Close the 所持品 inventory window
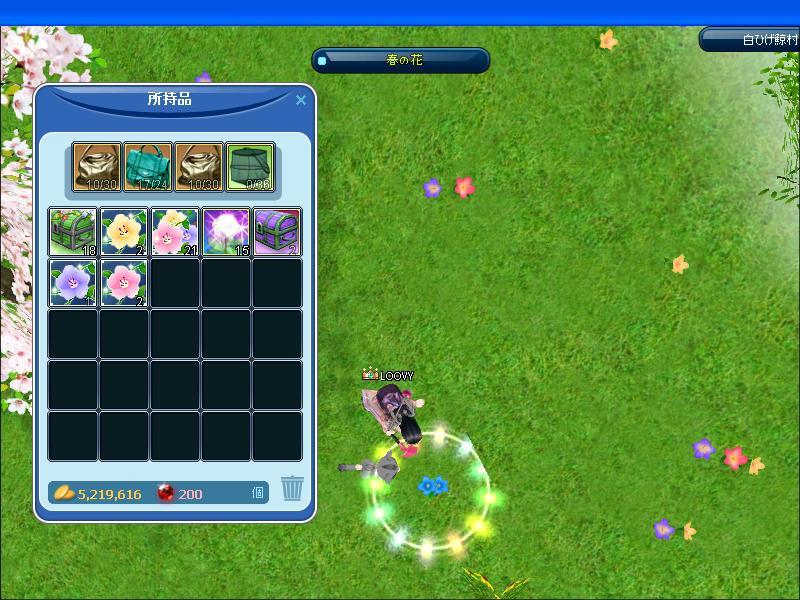This screenshot has height=600, width=800. click(301, 100)
